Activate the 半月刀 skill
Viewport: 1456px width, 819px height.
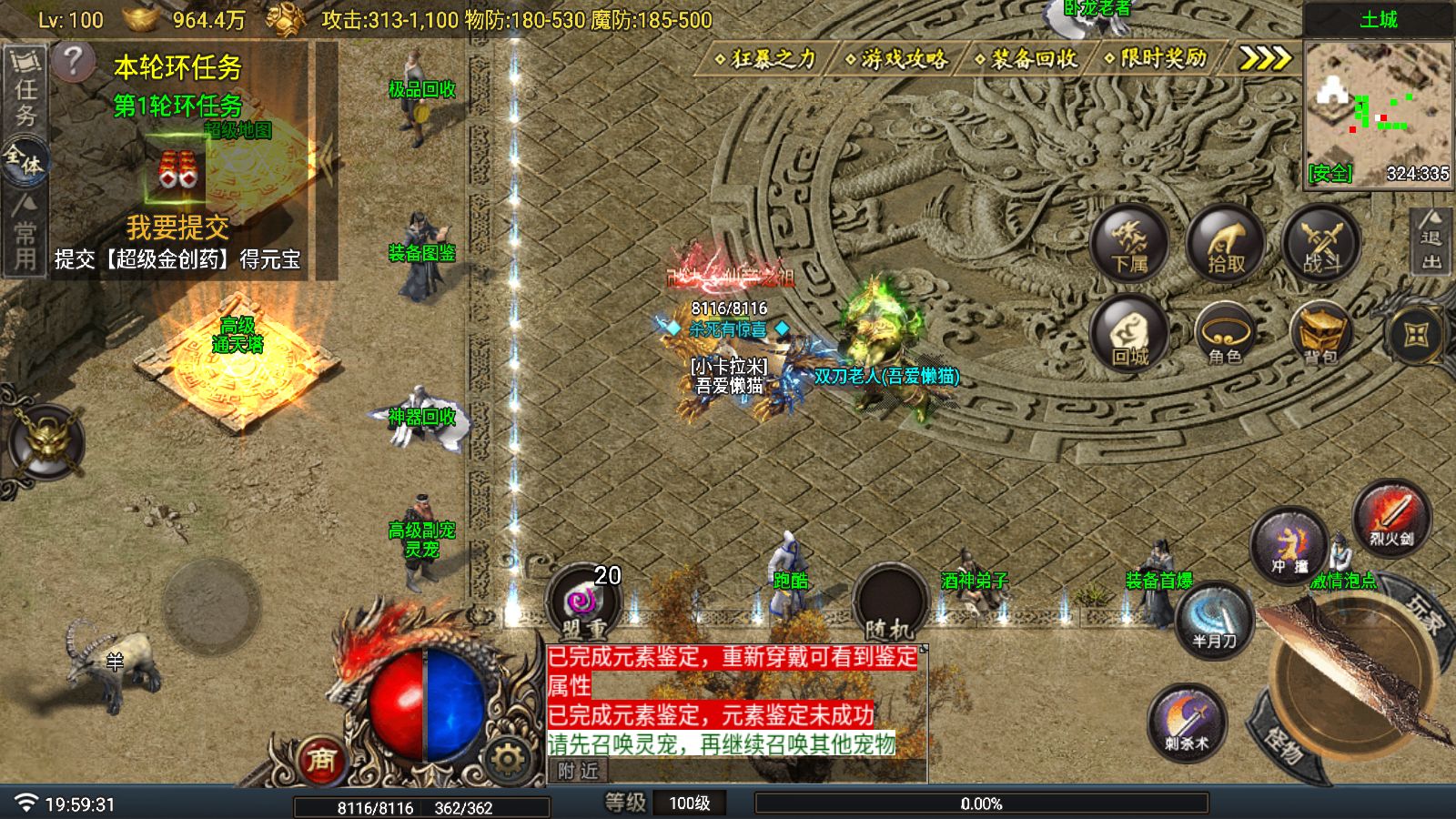pos(1215,621)
